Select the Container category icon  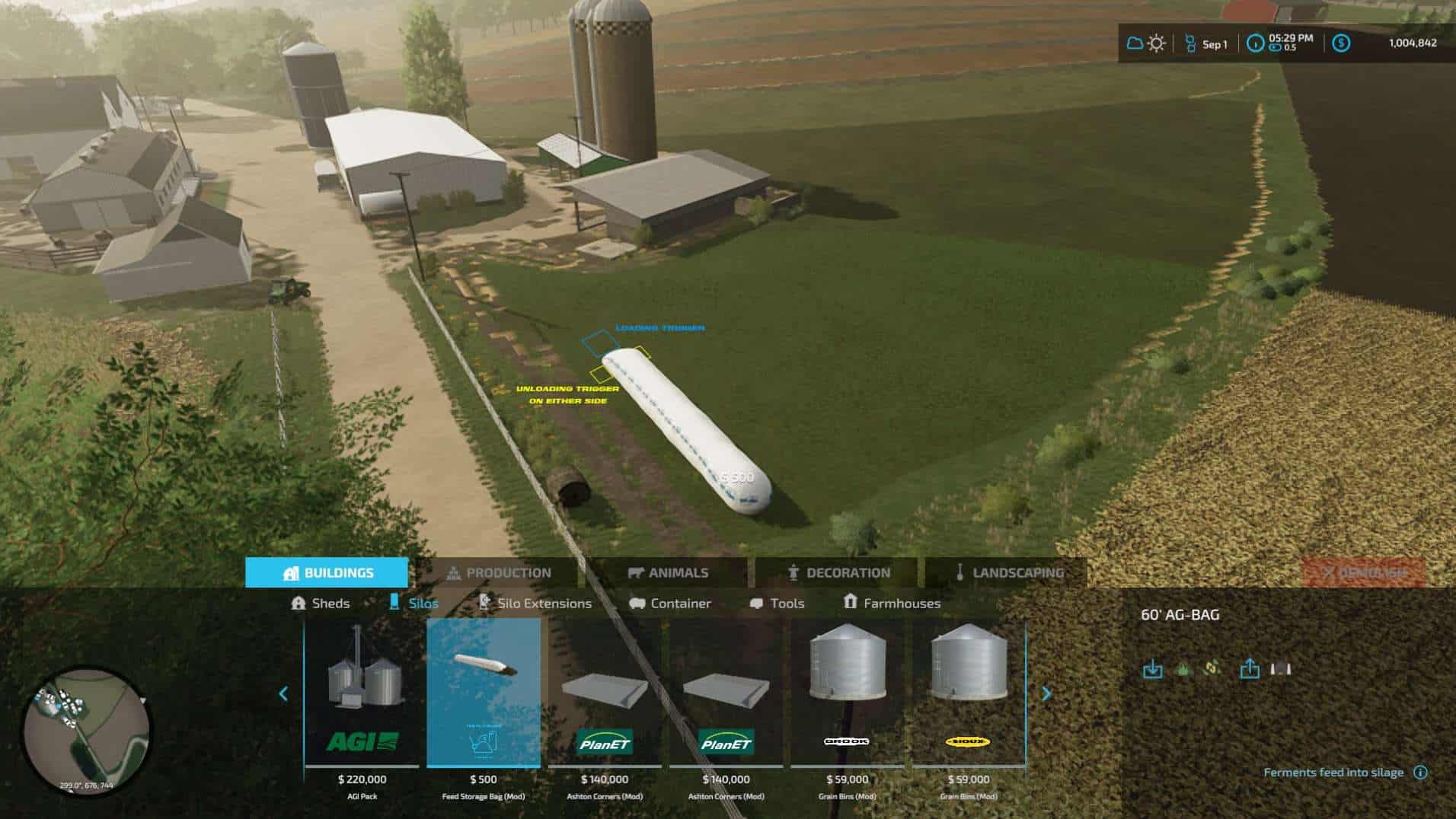pos(637,603)
